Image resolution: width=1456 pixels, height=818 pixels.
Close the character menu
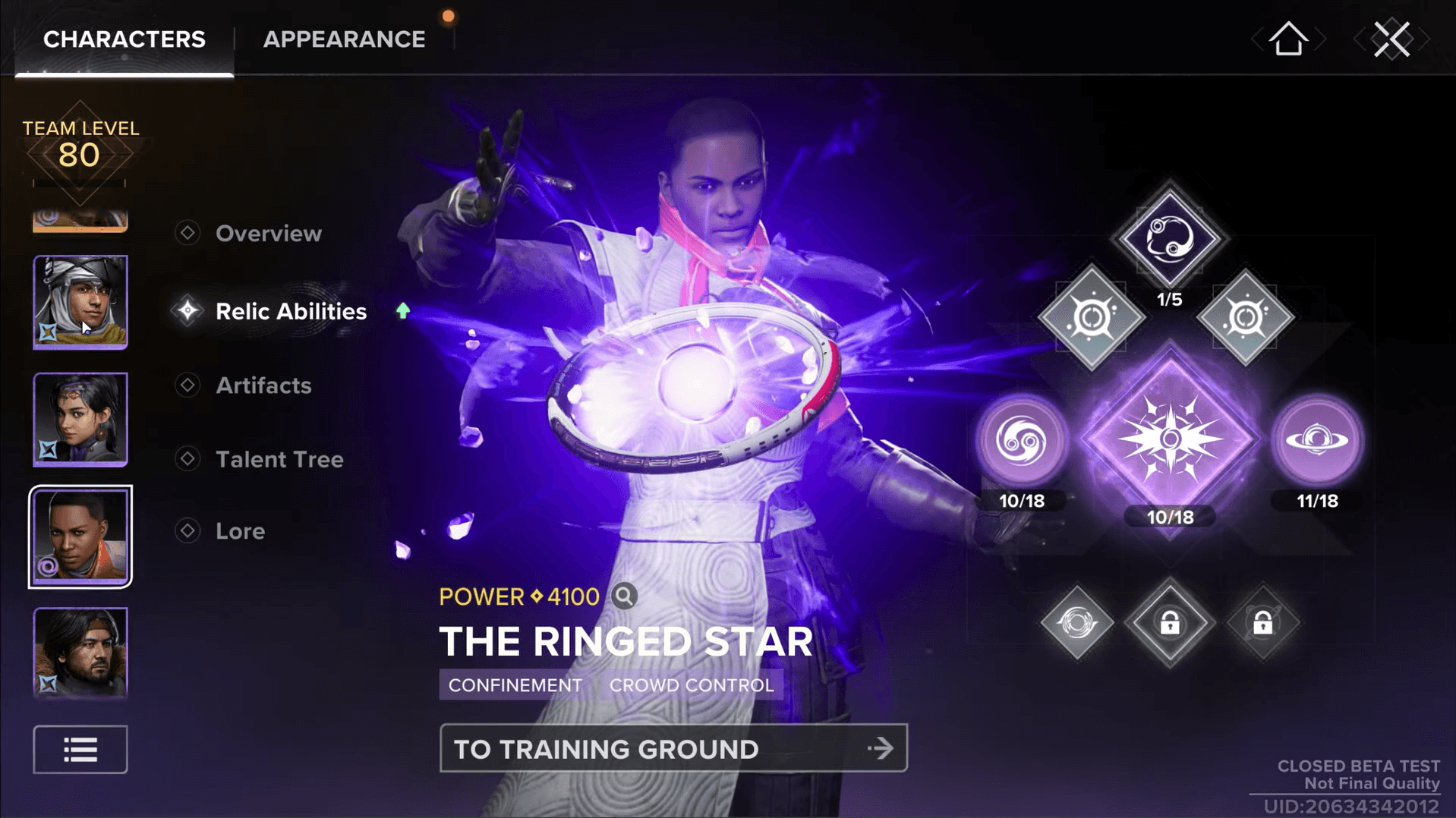(x=1391, y=39)
